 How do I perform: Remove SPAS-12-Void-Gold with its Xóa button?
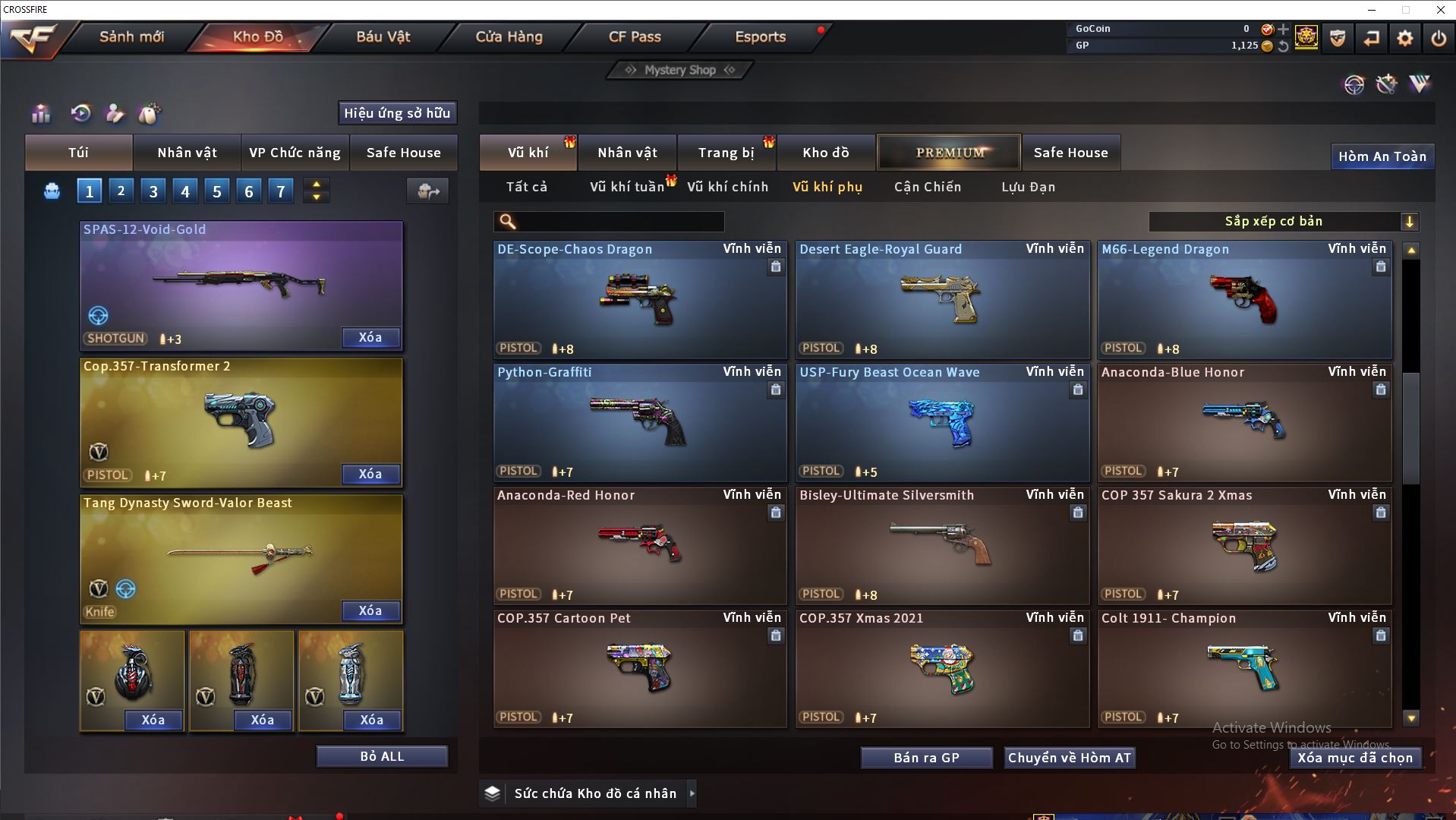[370, 337]
